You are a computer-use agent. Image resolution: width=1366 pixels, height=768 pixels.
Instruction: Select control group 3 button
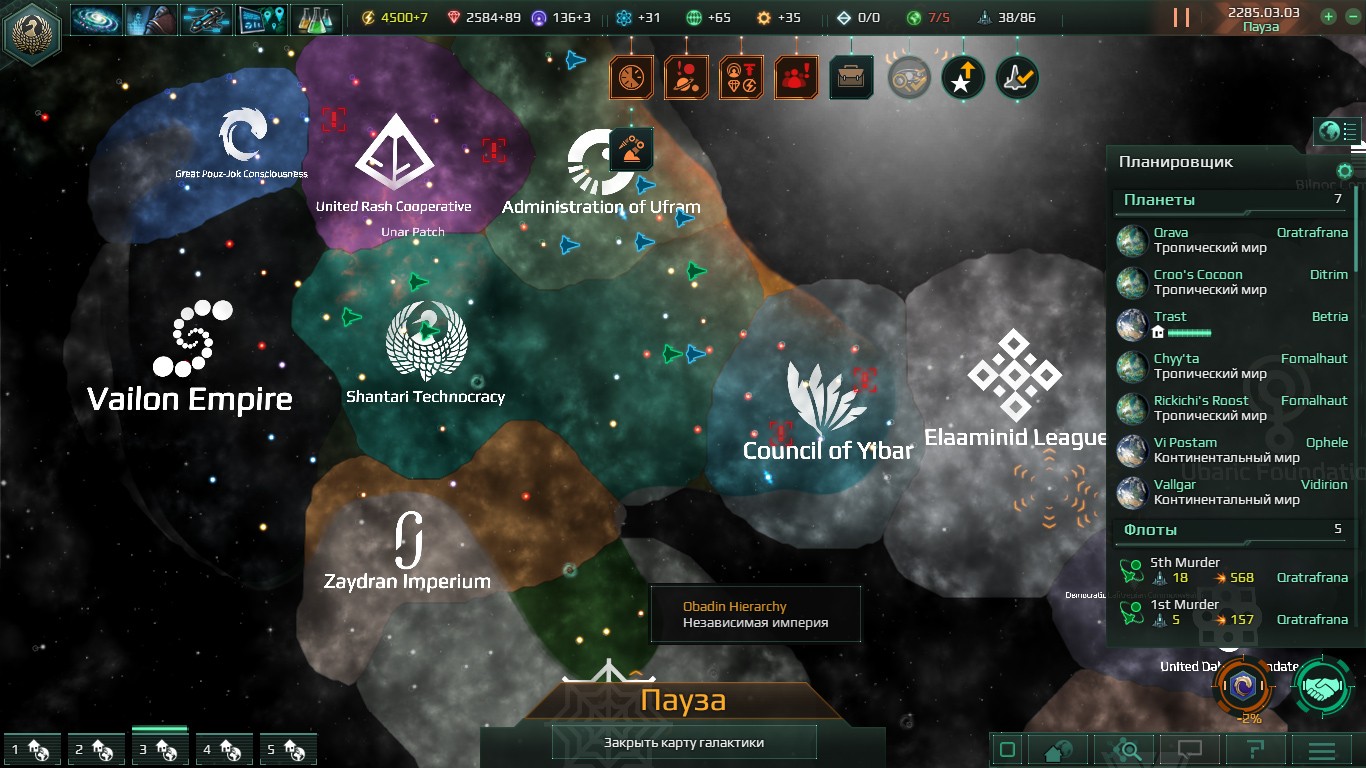(x=160, y=749)
